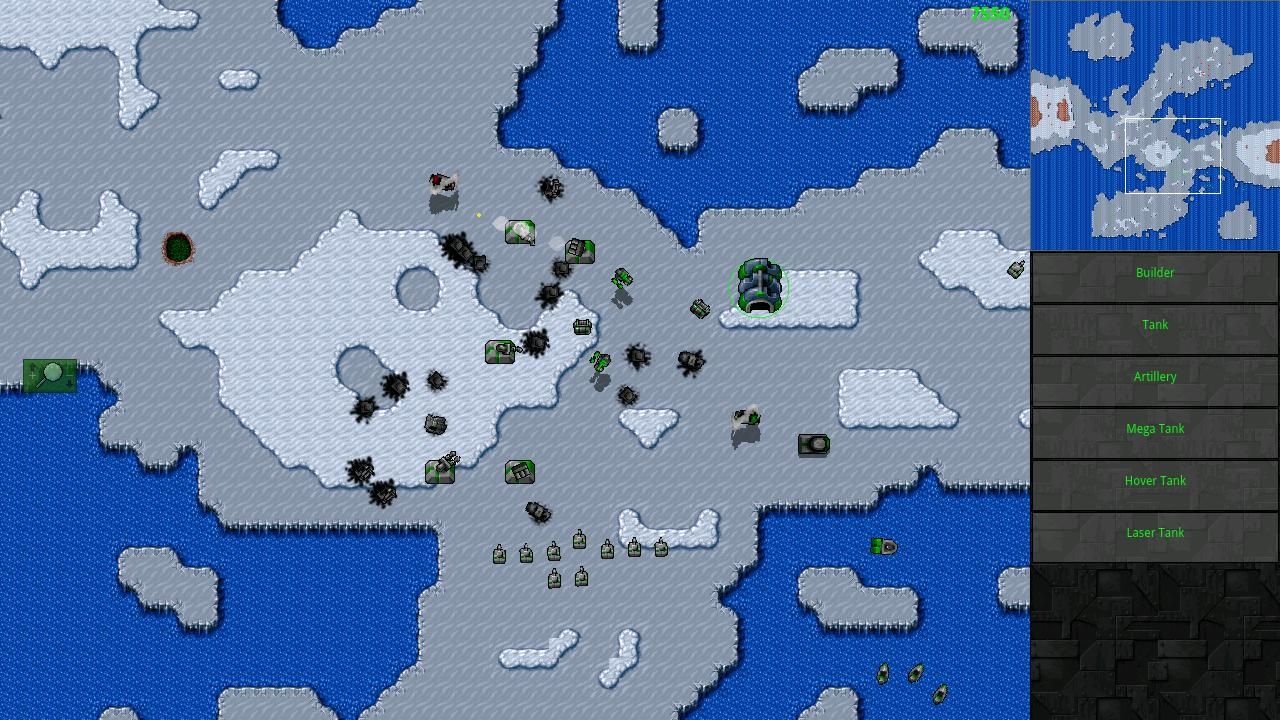Select the green scout unit mid-map
The height and width of the screenshot is (720, 1280).
pyautogui.click(x=620, y=281)
